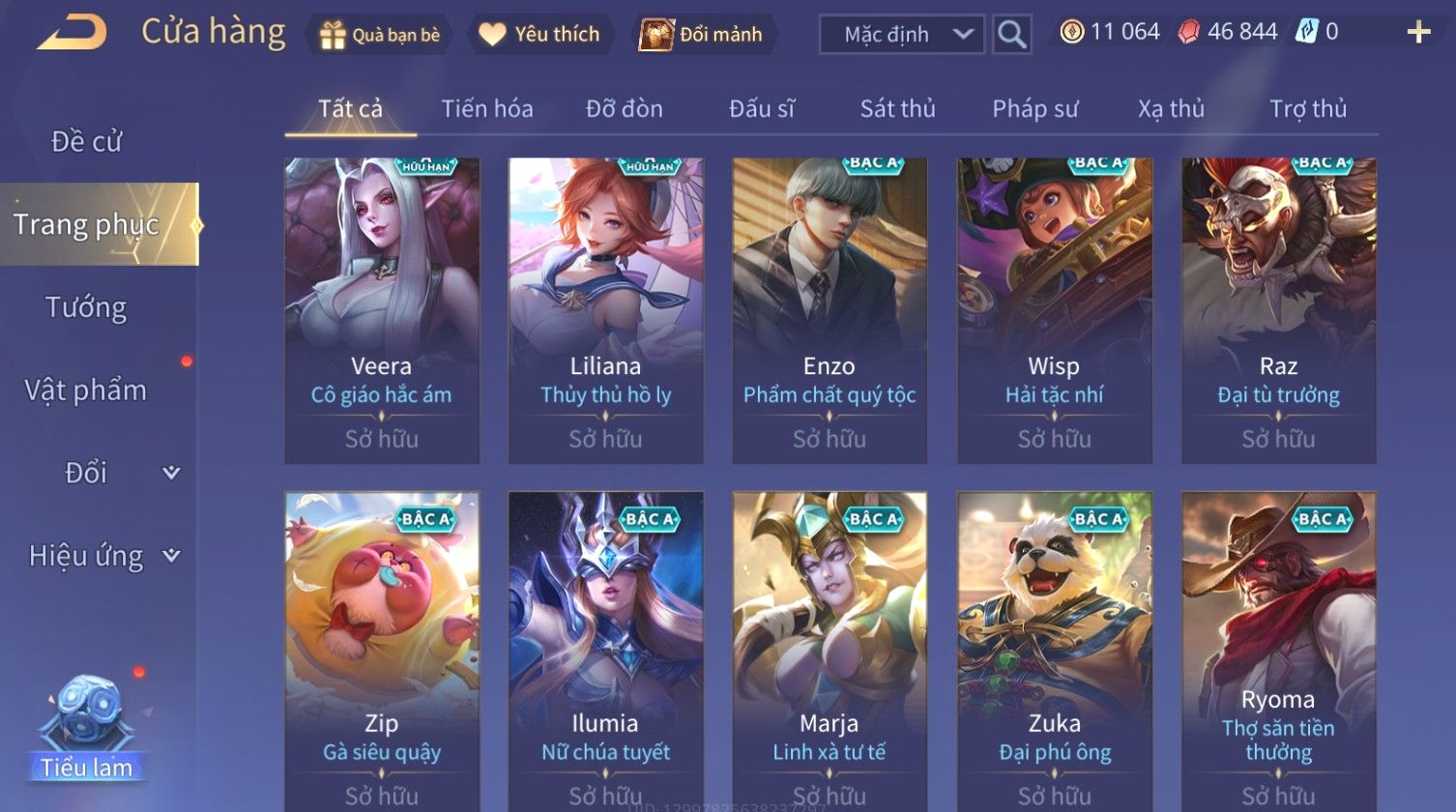Click the magnifying glass search button
The width and height of the screenshot is (1456, 812).
[1011, 35]
